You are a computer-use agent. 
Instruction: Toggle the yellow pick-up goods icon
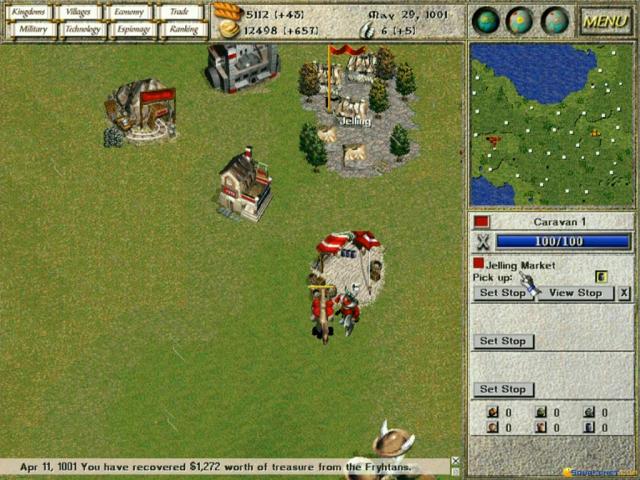(x=601, y=277)
